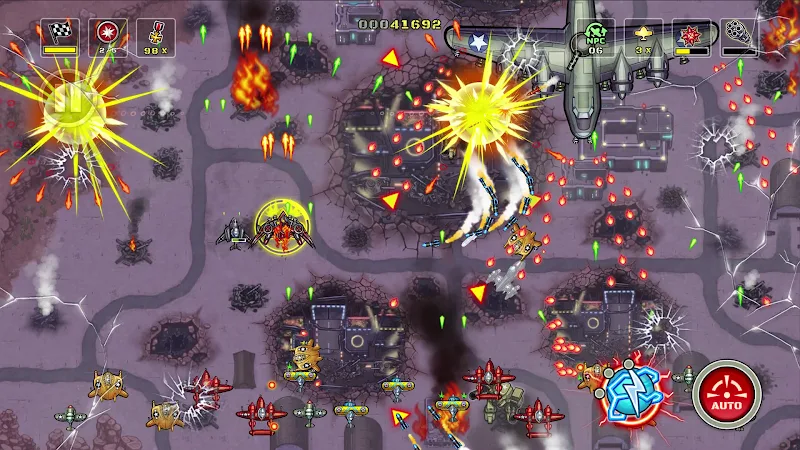
Task: Choose the gatling gun weapon icon
Action: click(739, 36)
